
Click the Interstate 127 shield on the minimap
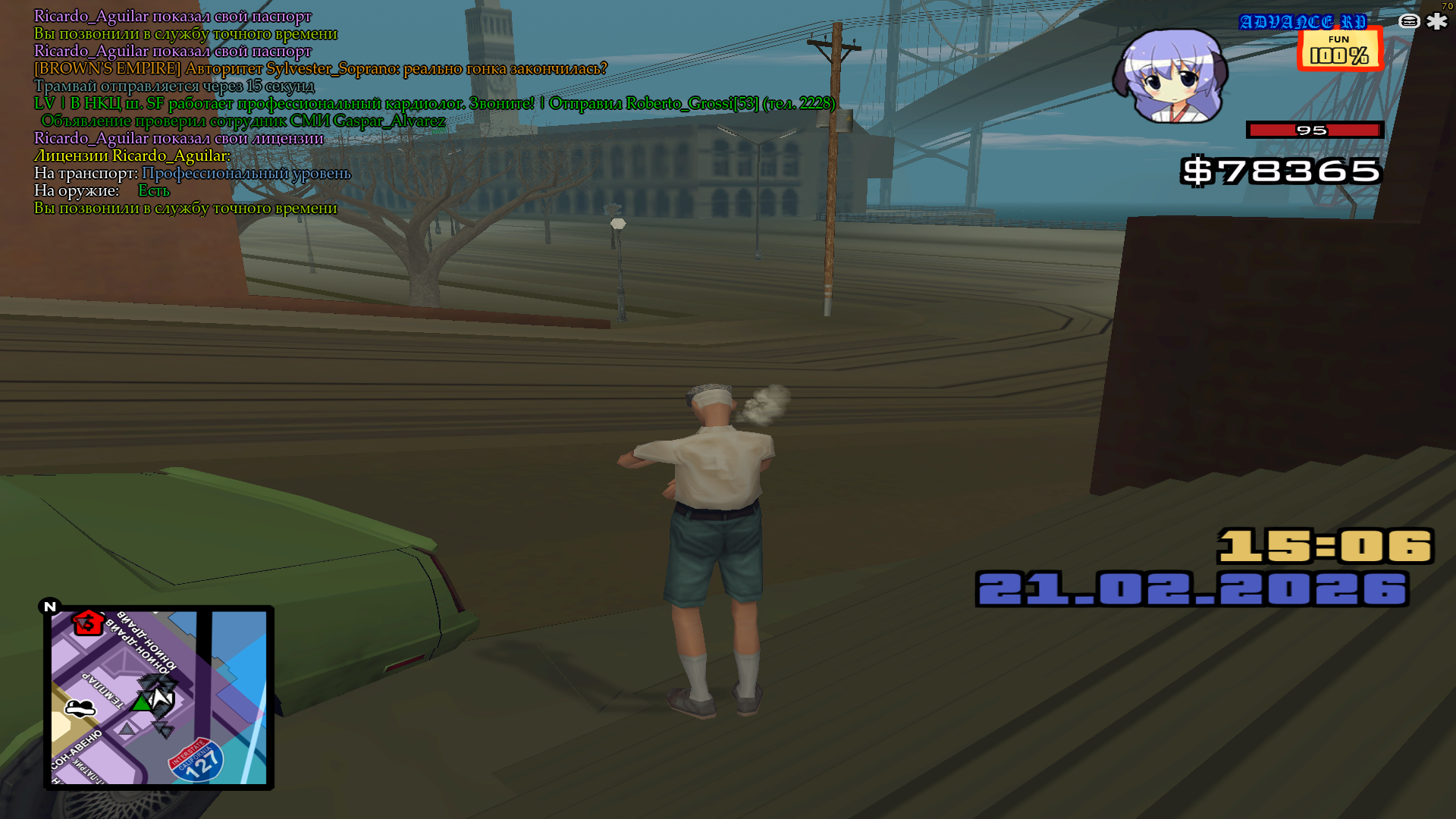(196, 761)
